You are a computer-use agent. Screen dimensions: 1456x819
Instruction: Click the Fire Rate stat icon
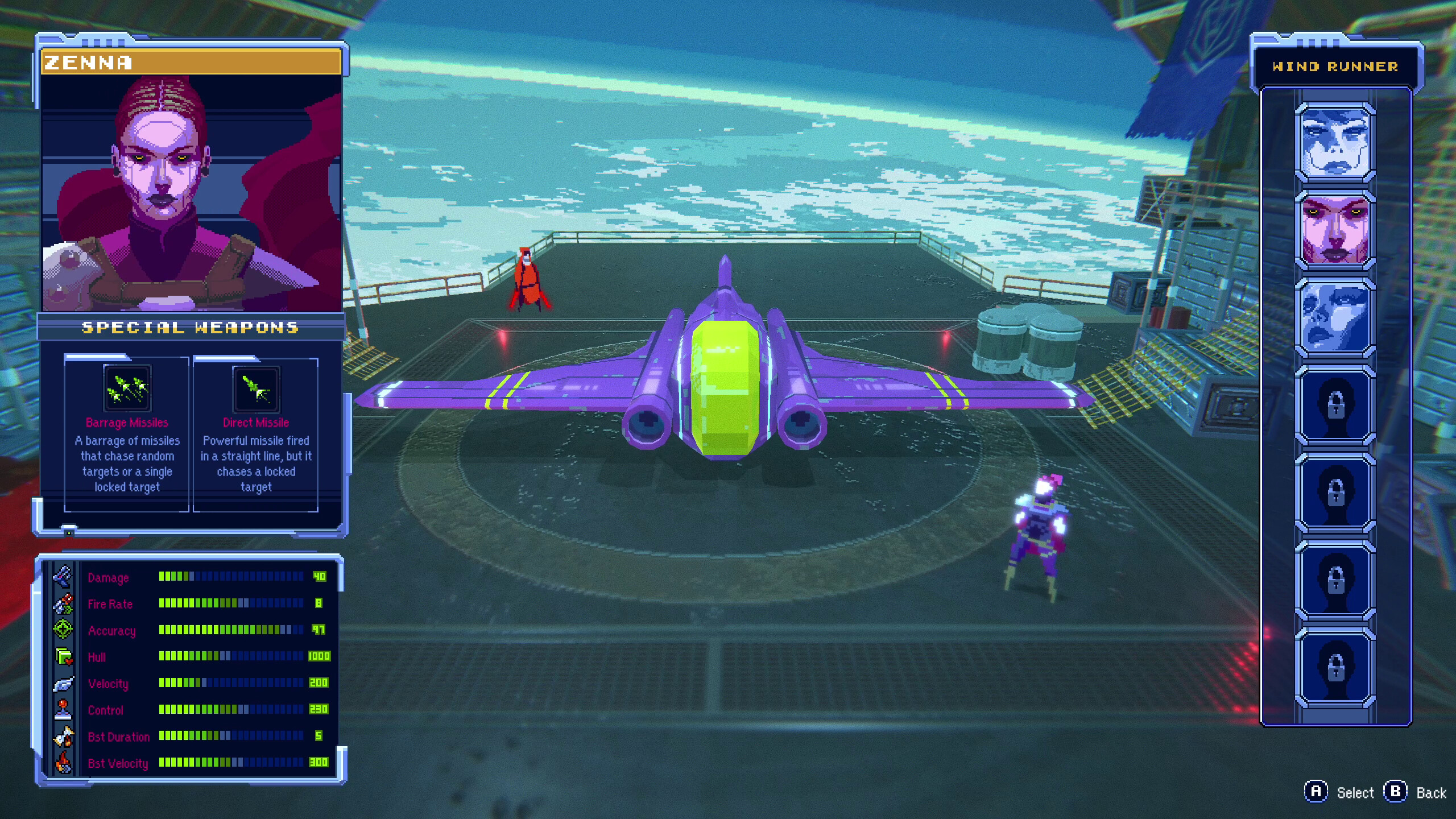[x=64, y=605]
